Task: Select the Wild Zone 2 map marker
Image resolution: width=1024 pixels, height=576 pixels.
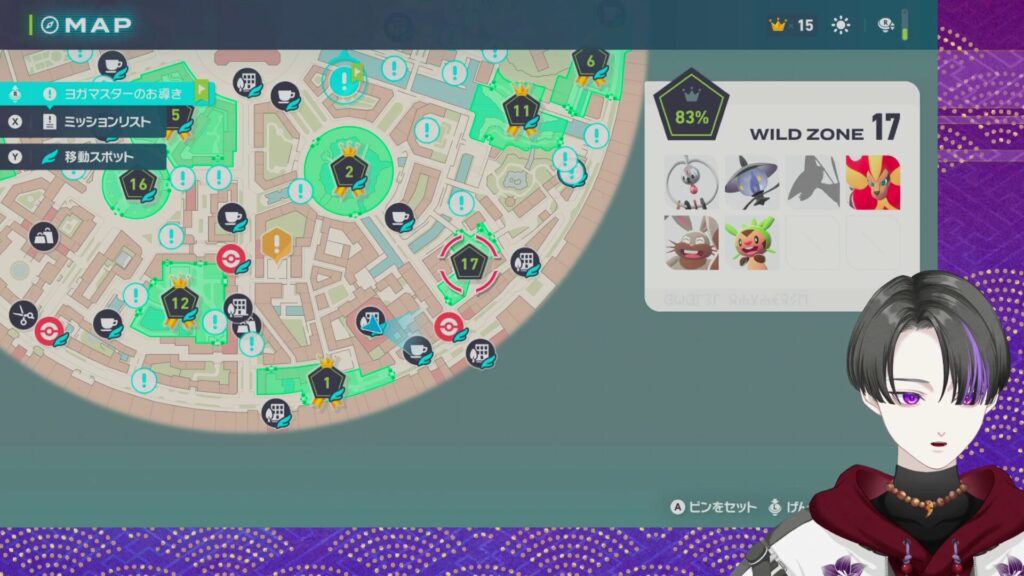Action: (348, 170)
